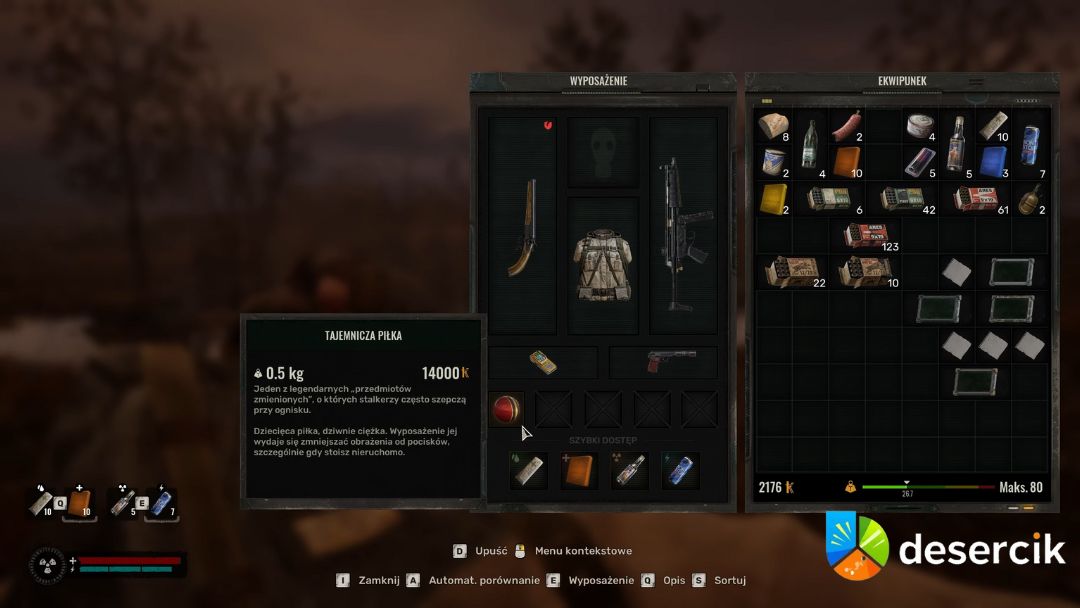Image resolution: width=1080 pixels, height=608 pixels.
Task: Select the tin can stack of 4
Action: coord(918,127)
